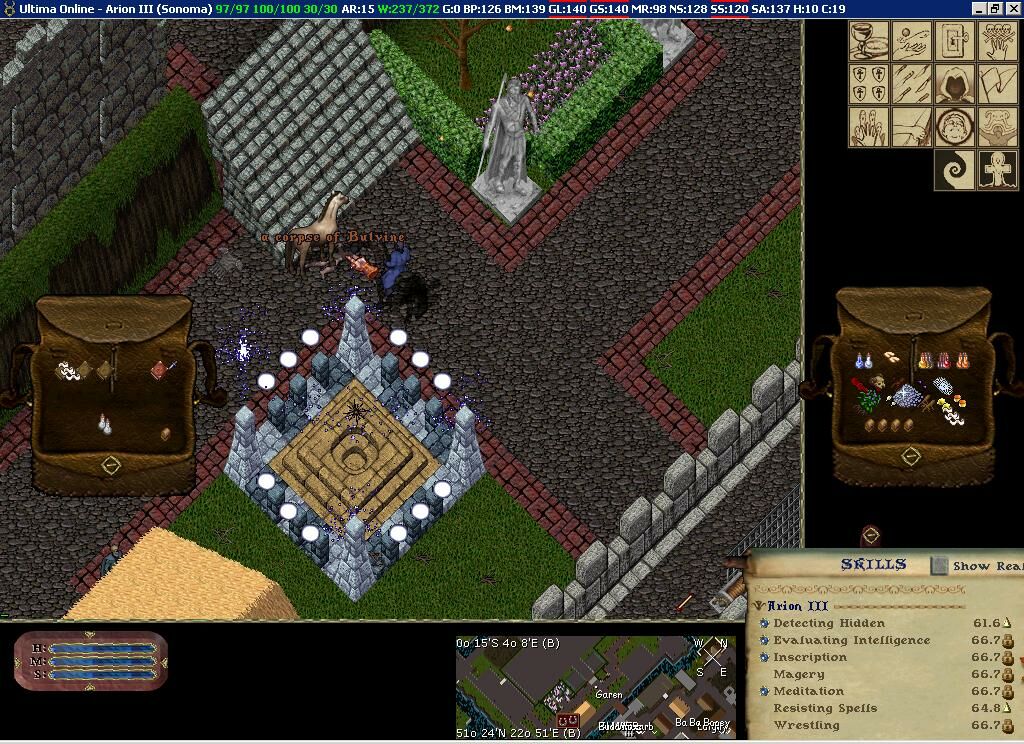Select the three skulls over hand spell
This screenshot has width=1024, height=744.
pyautogui.click(x=997, y=41)
